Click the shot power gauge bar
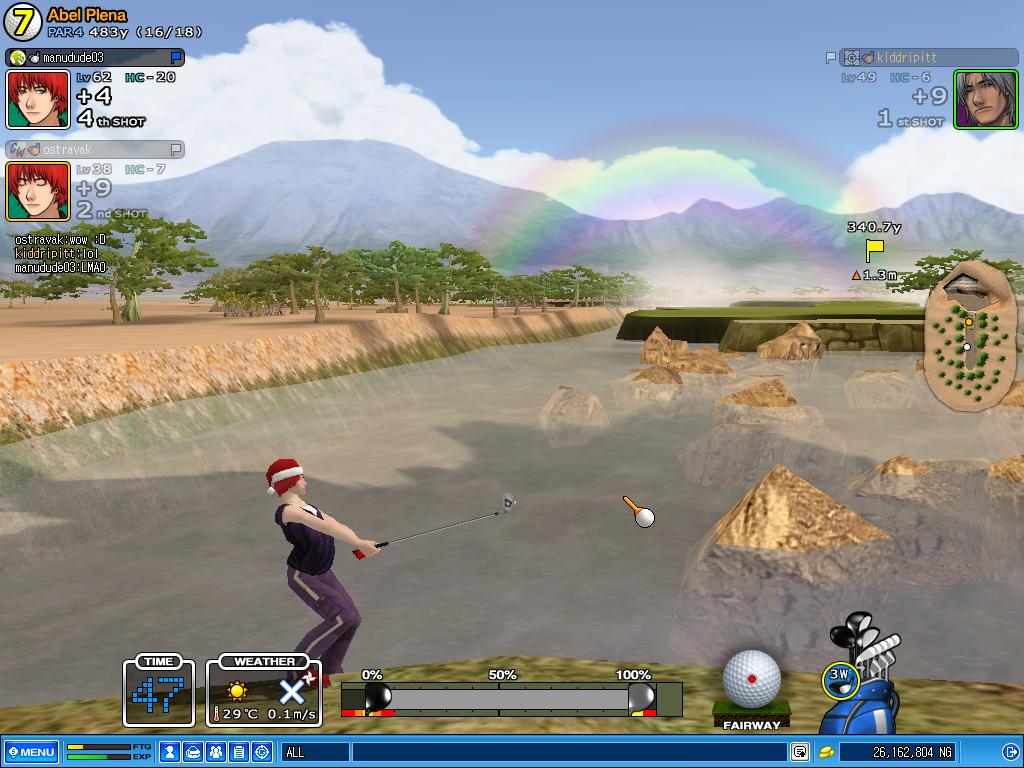Screen dimensions: 1024x768 [510, 697]
